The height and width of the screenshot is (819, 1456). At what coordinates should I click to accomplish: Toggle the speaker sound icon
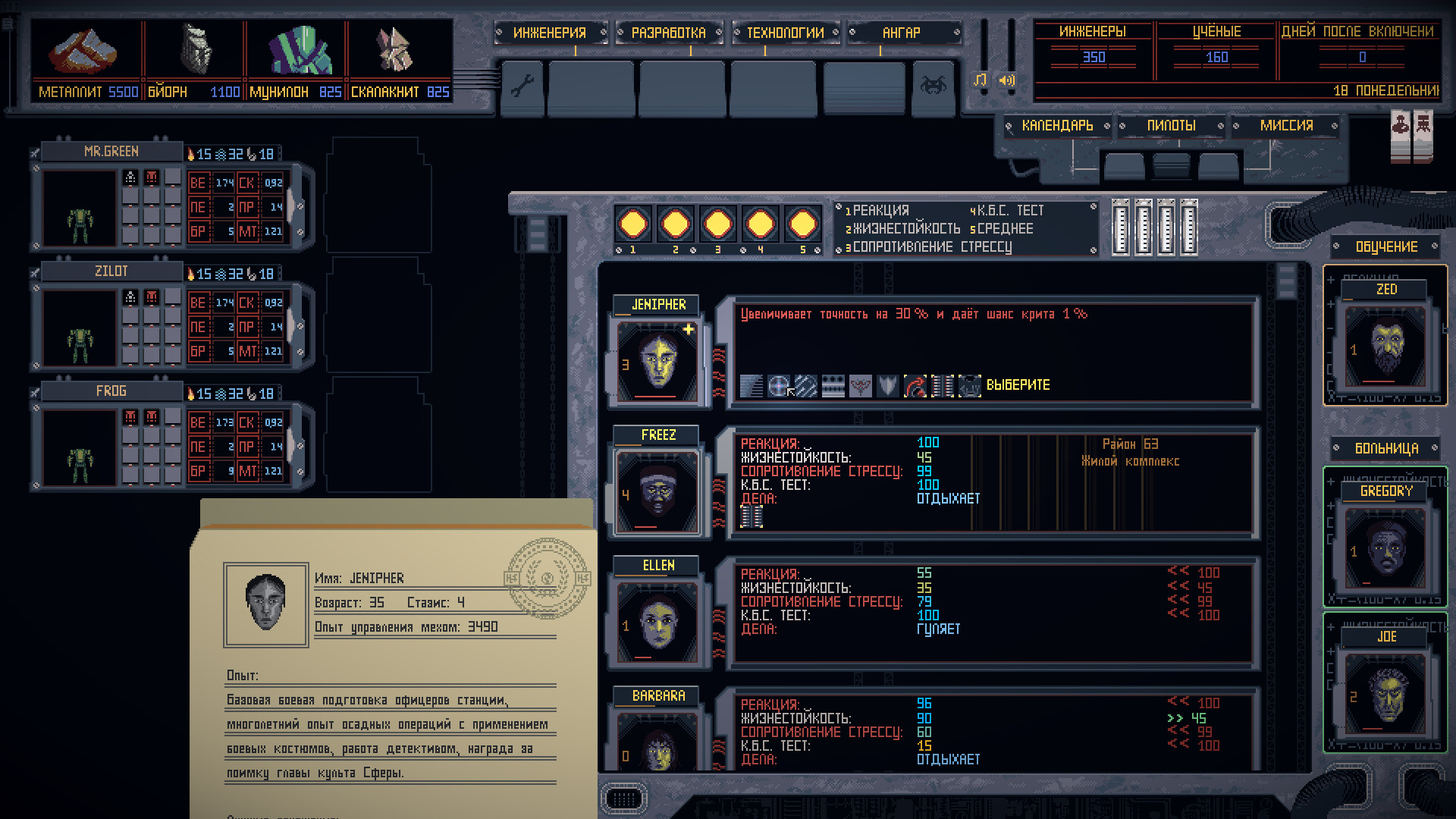click(1006, 80)
